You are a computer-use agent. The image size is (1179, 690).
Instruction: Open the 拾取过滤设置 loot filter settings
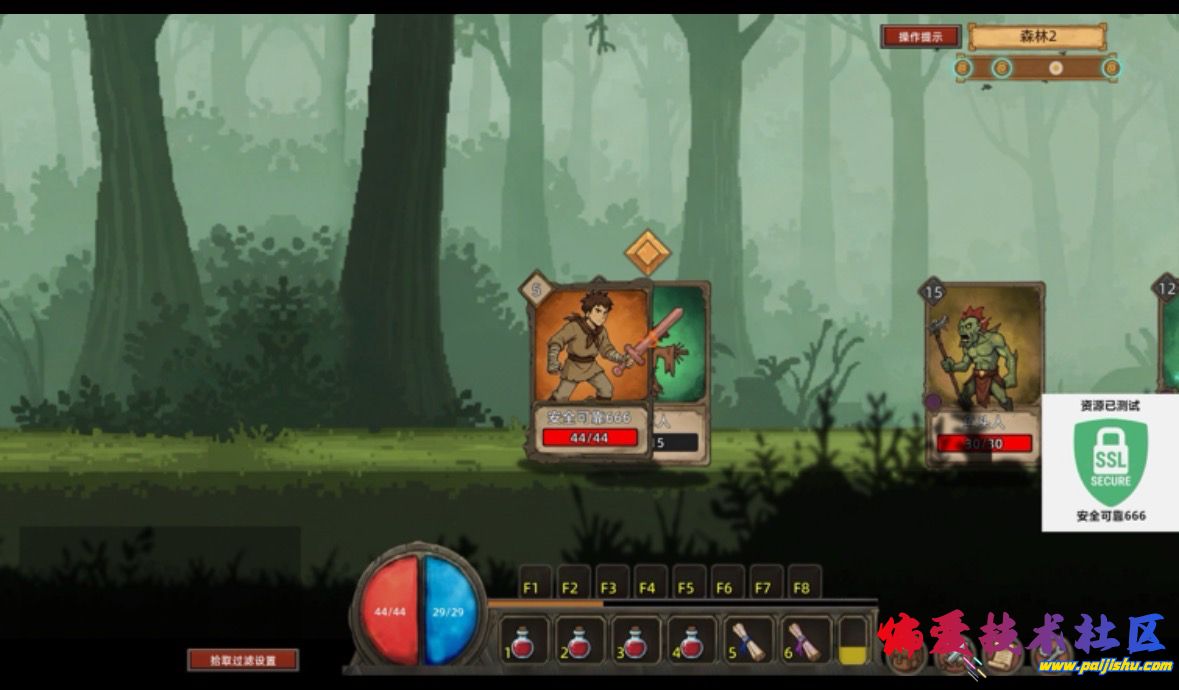click(243, 660)
